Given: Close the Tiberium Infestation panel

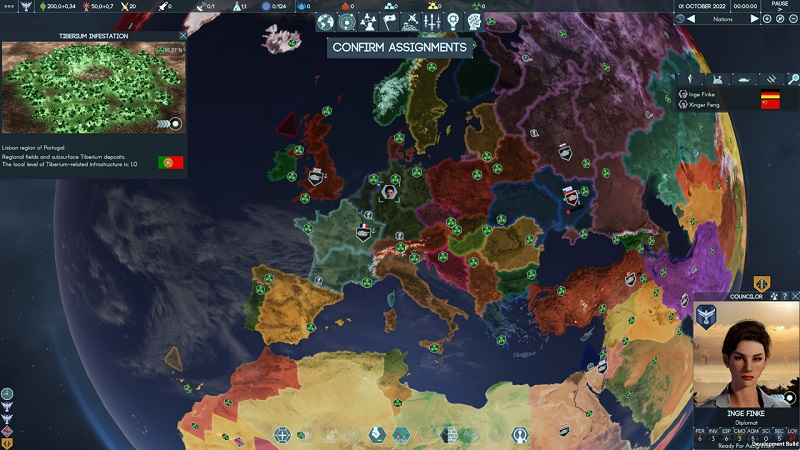Looking at the screenshot, I should 182,36.
